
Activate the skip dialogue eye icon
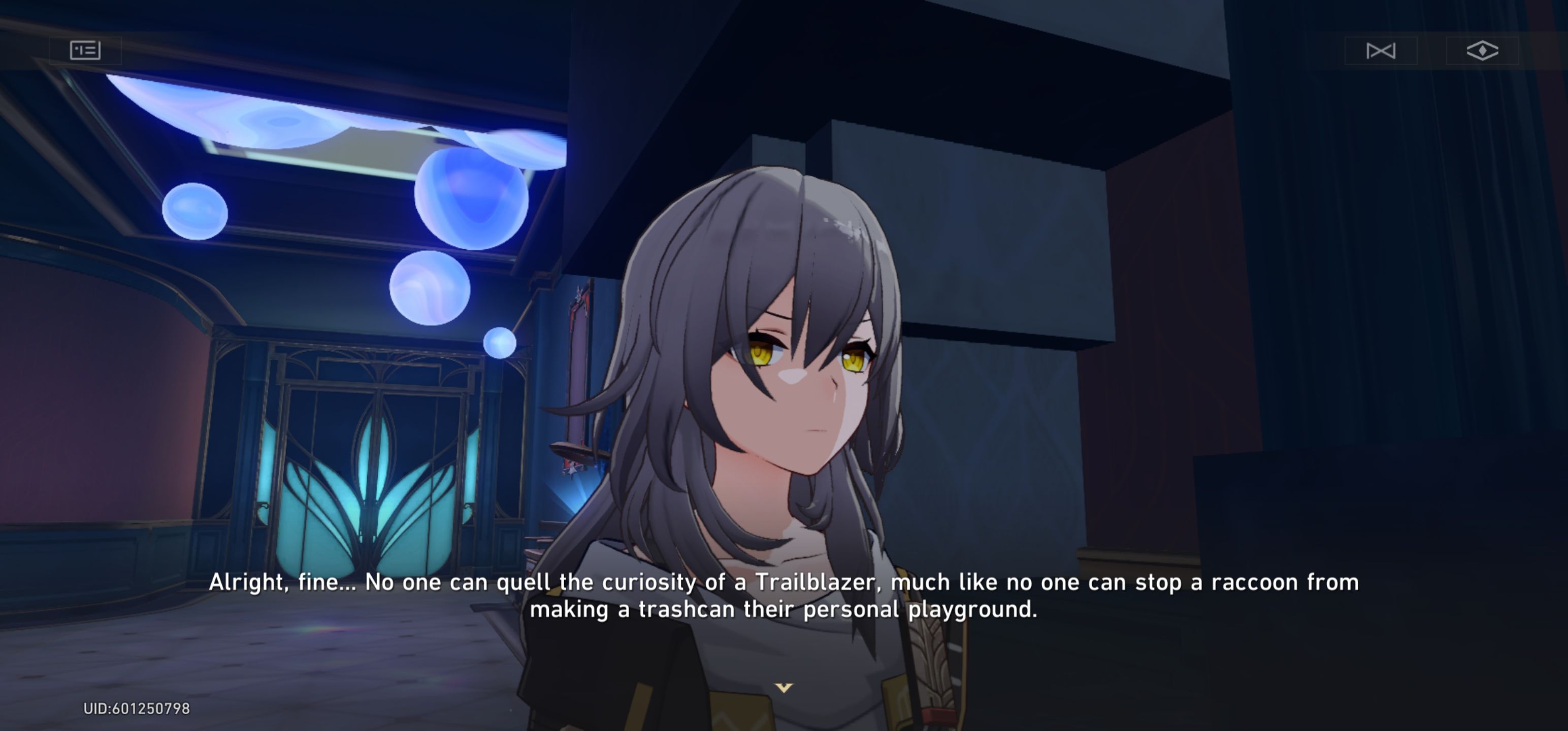pos(1482,51)
